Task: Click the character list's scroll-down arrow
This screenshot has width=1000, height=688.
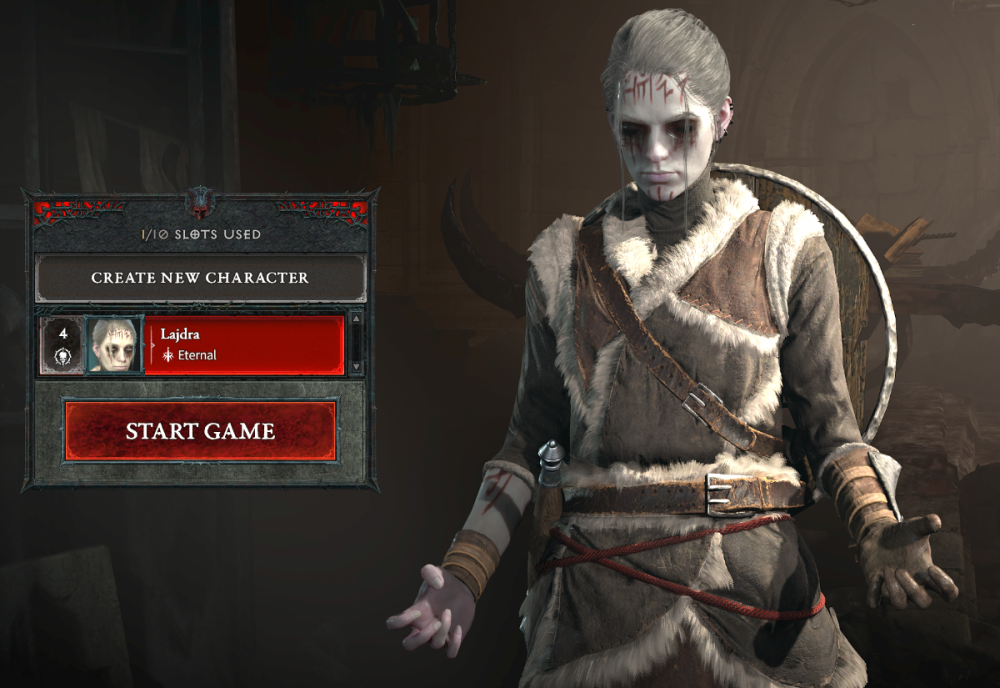Action: (355, 367)
